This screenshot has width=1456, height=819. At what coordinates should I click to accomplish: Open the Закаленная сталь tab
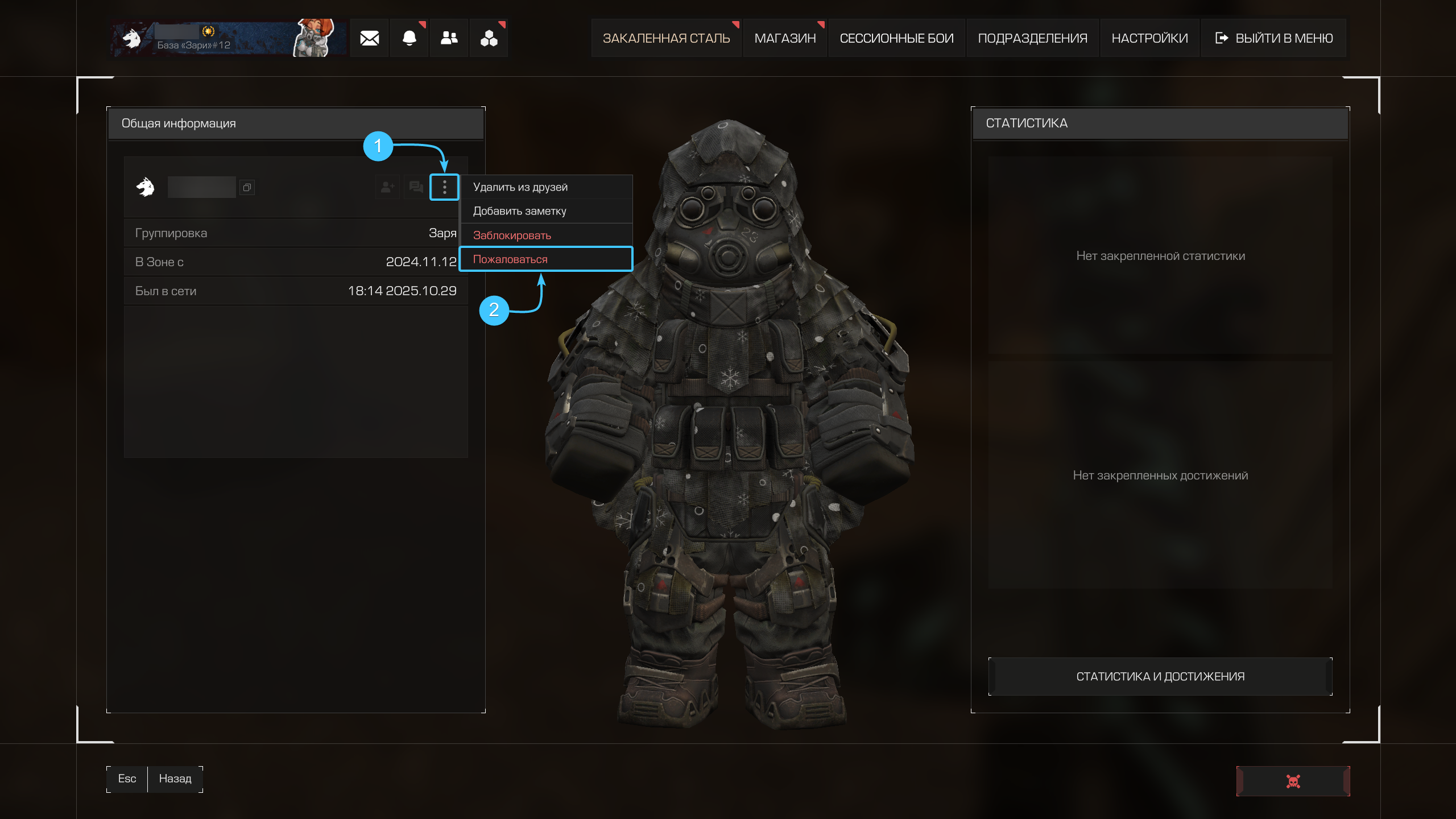pyautogui.click(x=666, y=38)
